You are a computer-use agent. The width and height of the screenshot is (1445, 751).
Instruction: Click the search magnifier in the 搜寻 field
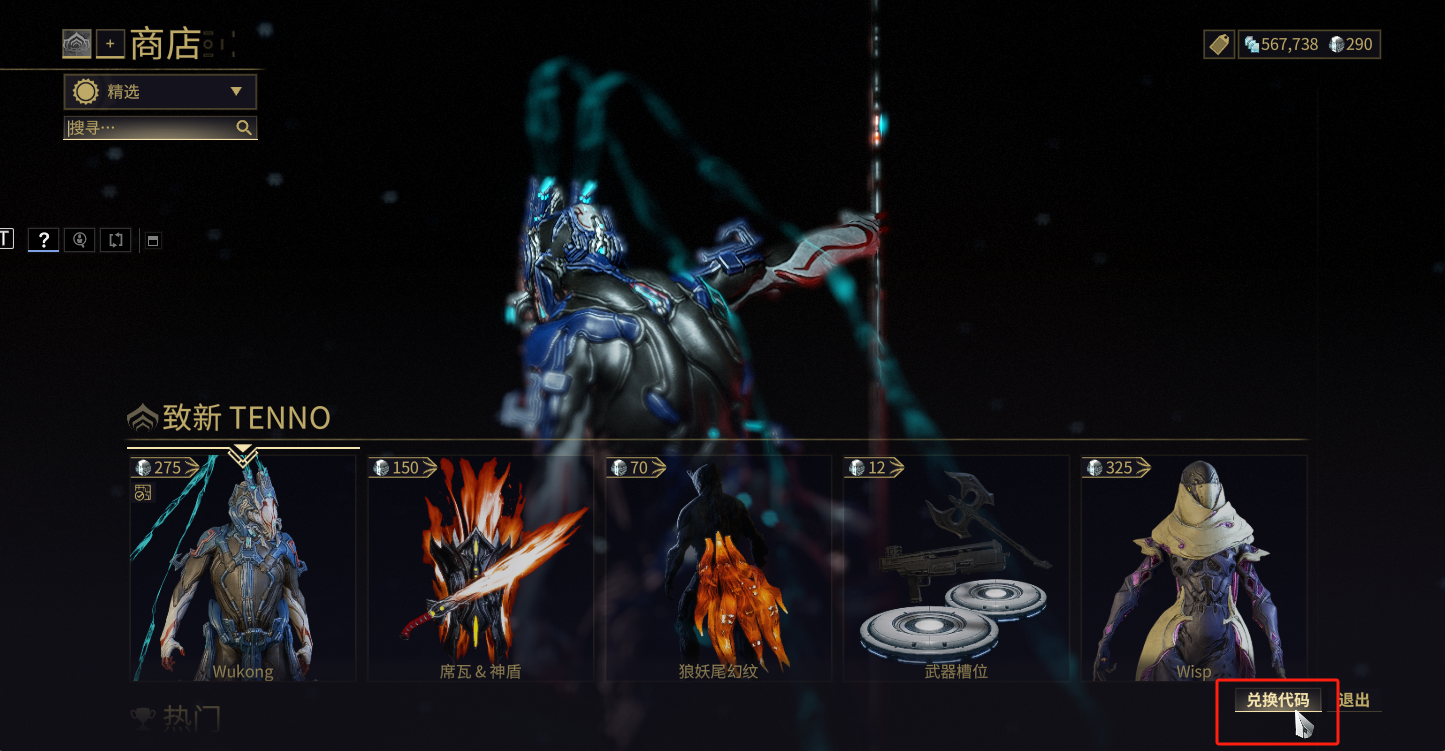(x=245, y=128)
